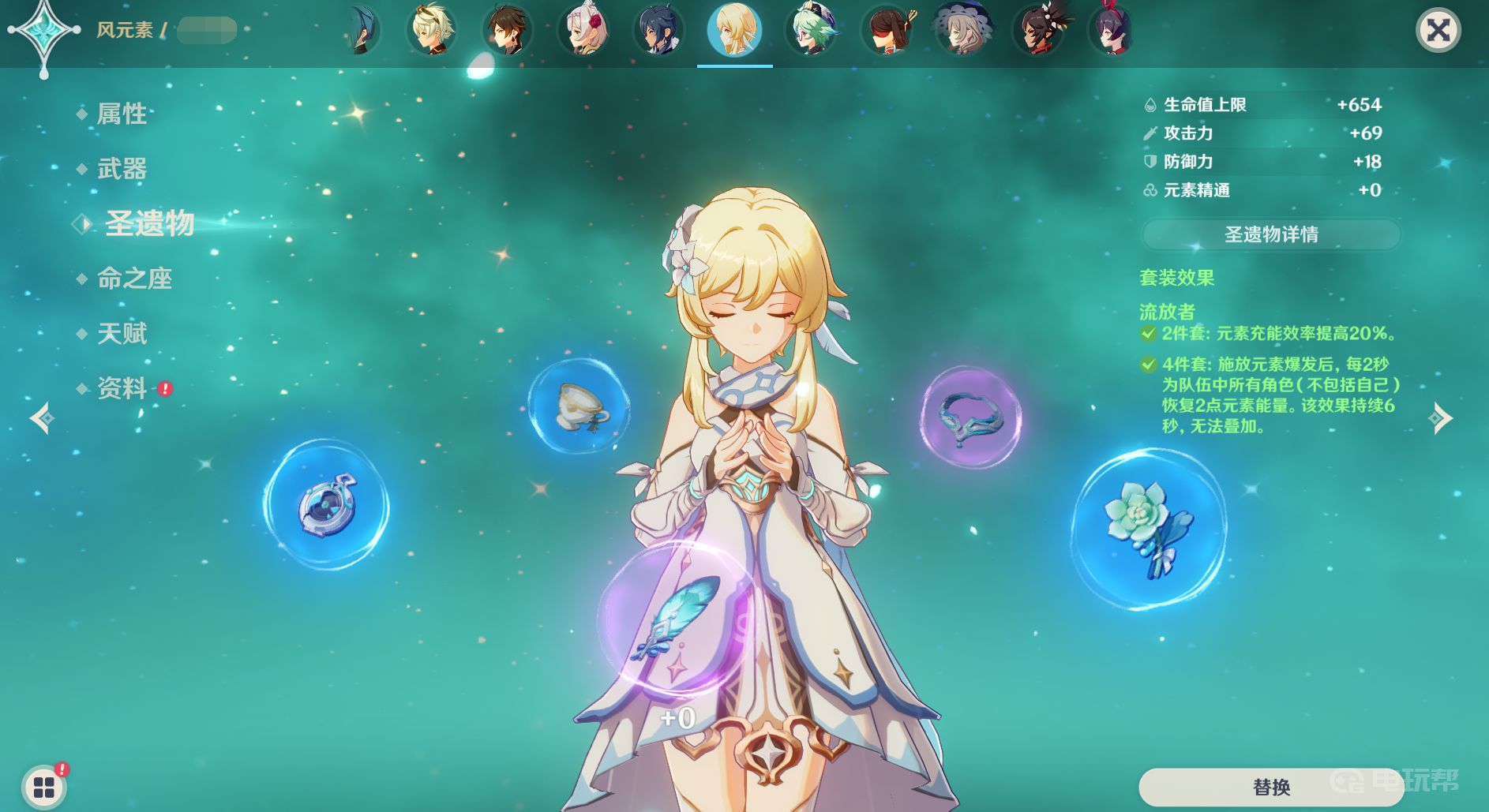
Task: Go to the previous character arrow
Action: [x=42, y=418]
